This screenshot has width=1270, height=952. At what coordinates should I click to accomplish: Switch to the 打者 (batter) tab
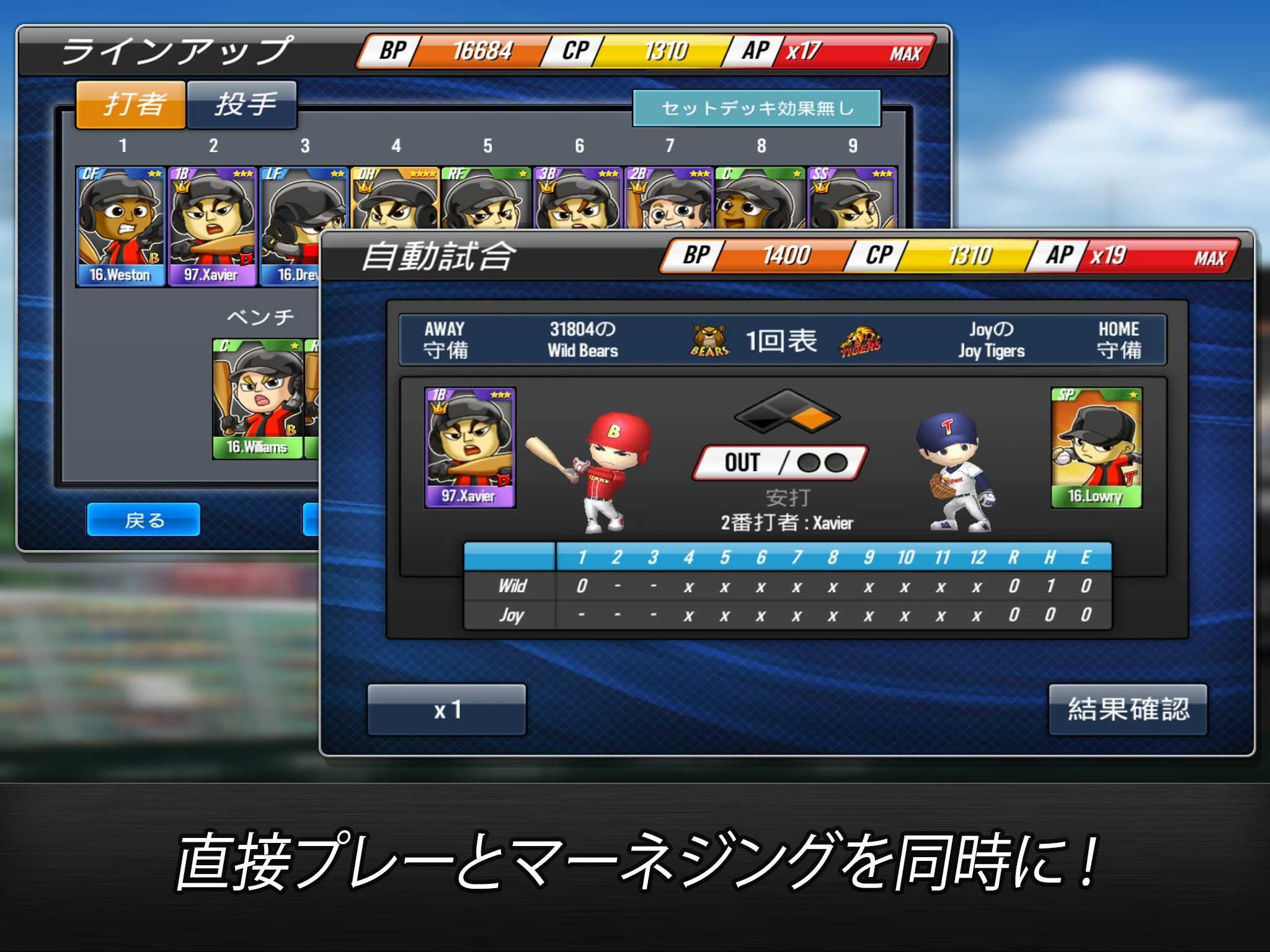(131, 104)
